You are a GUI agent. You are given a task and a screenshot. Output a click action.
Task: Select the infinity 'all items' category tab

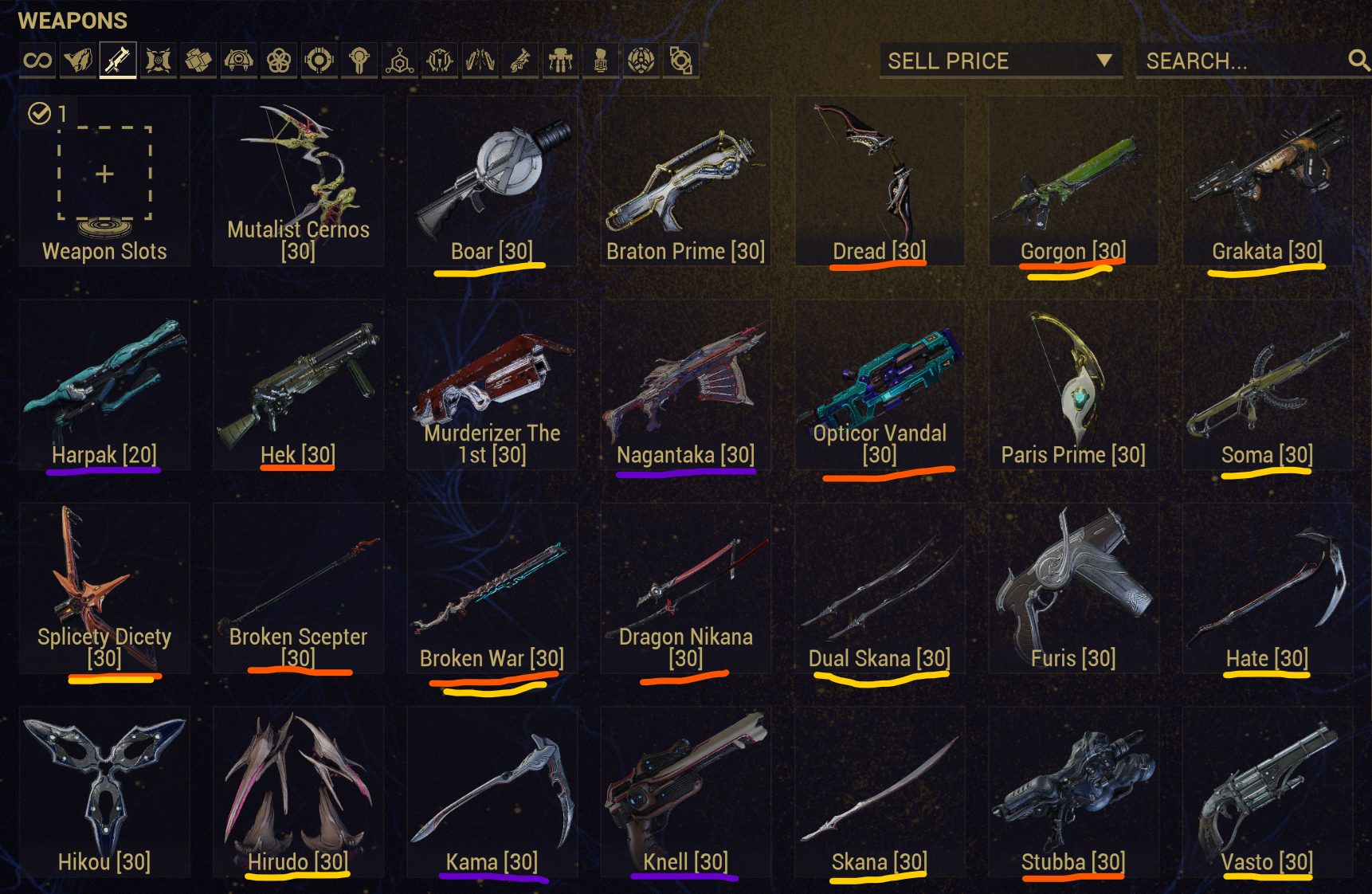point(37,61)
